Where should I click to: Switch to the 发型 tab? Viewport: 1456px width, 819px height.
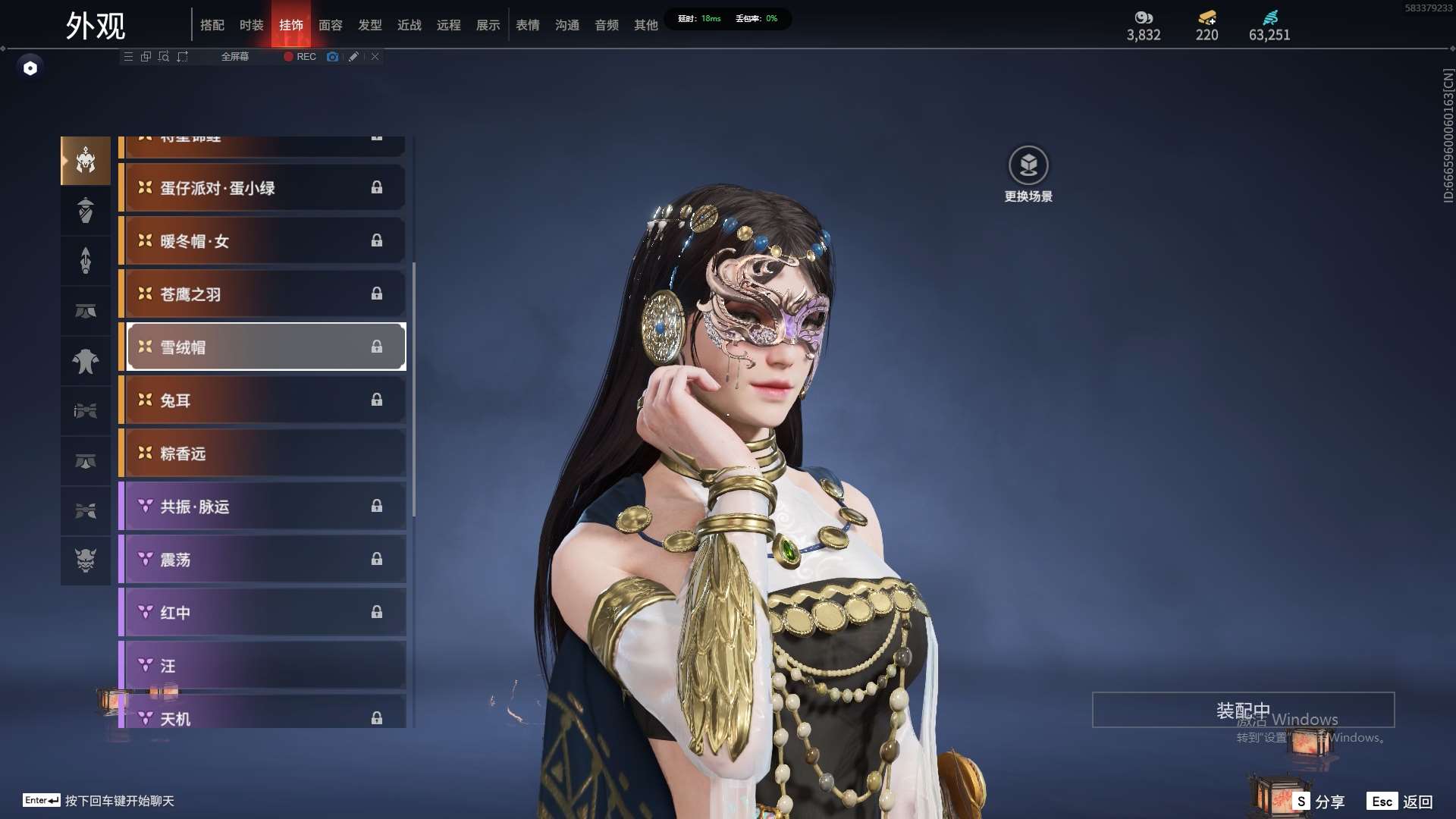[x=370, y=25]
